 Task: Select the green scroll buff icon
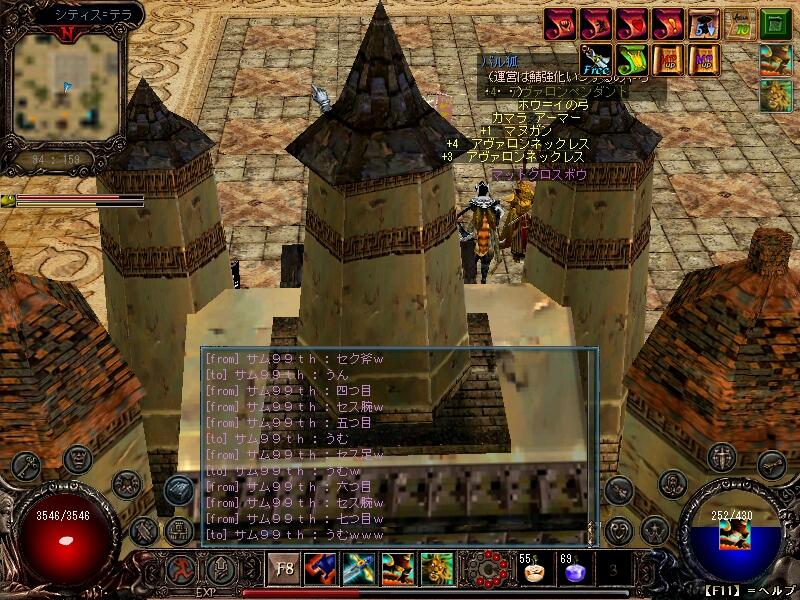point(631,59)
